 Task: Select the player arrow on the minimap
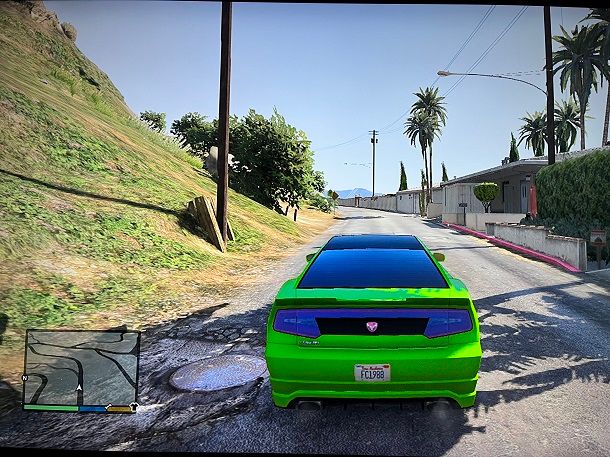coord(79,388)
